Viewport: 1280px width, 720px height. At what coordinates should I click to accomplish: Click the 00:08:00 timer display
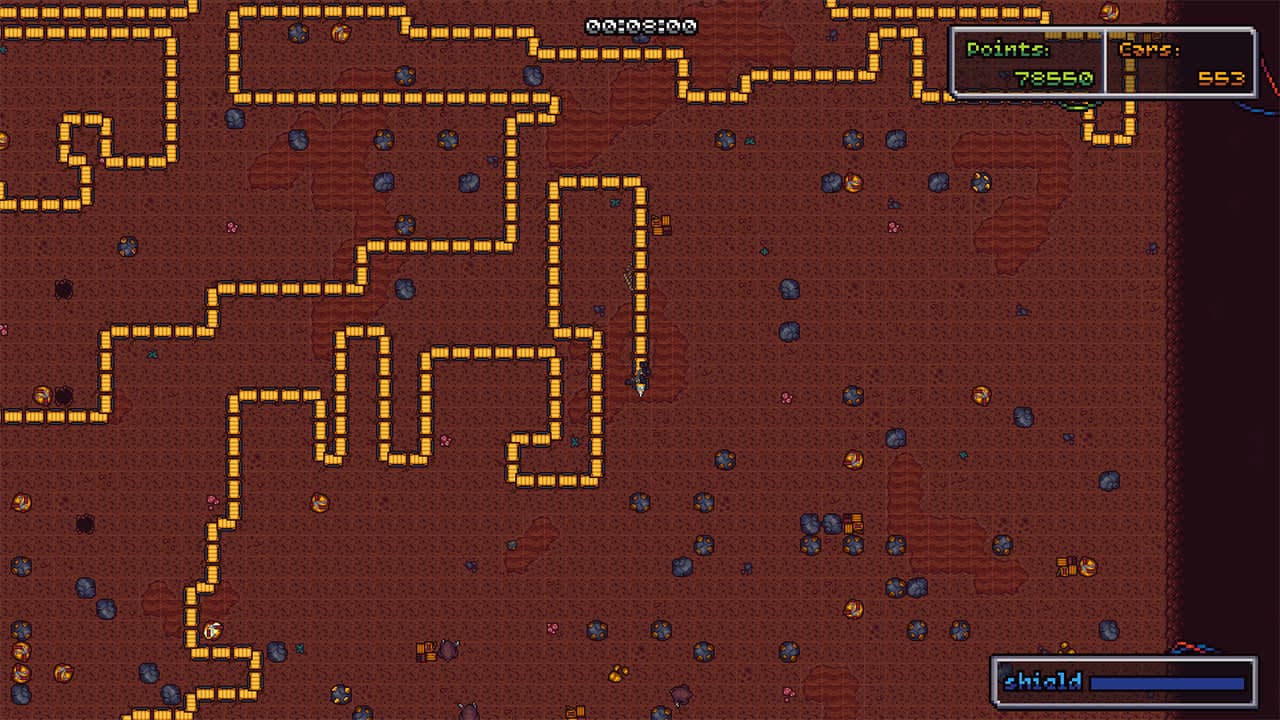tap(640, 25)
